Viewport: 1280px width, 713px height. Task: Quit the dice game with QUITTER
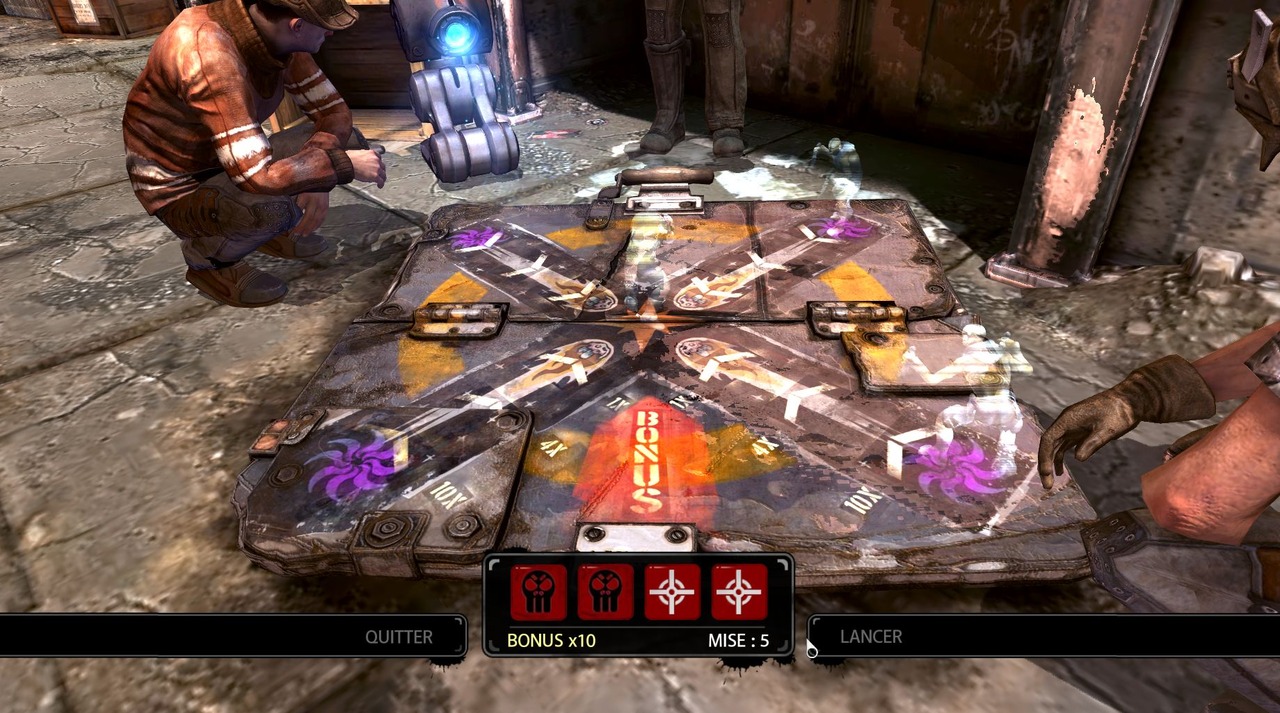[398, 637]
